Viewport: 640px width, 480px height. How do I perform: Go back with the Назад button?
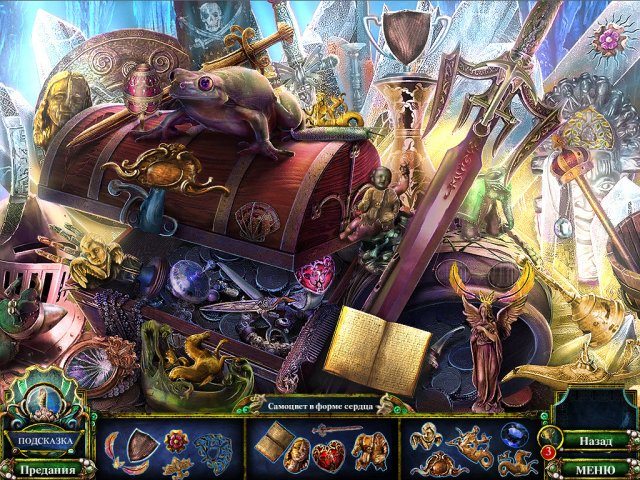[595, 440]
